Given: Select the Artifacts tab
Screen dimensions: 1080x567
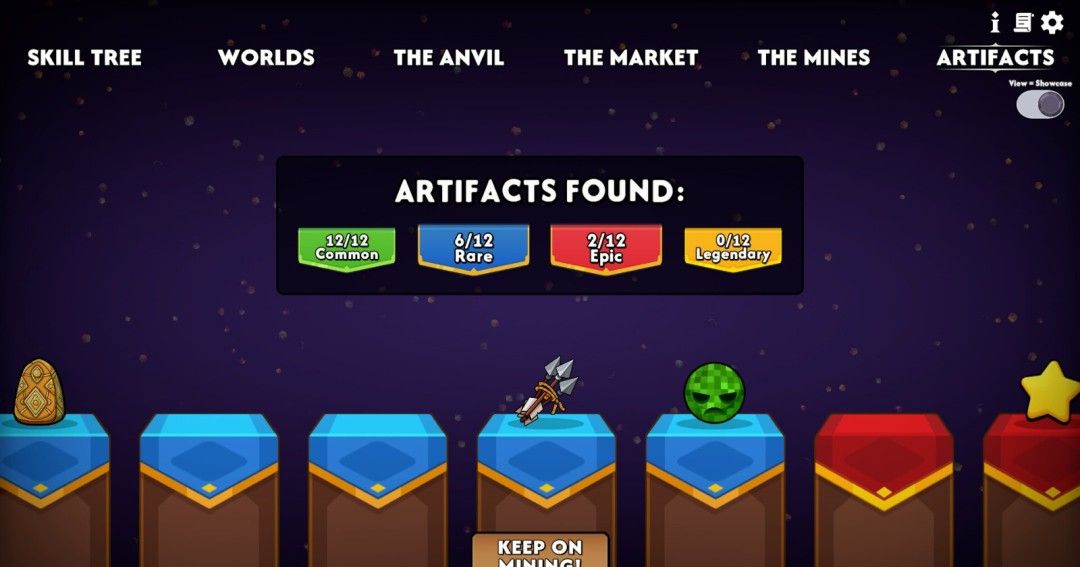Looking at the screenshot, I should (x=995, y=58).
